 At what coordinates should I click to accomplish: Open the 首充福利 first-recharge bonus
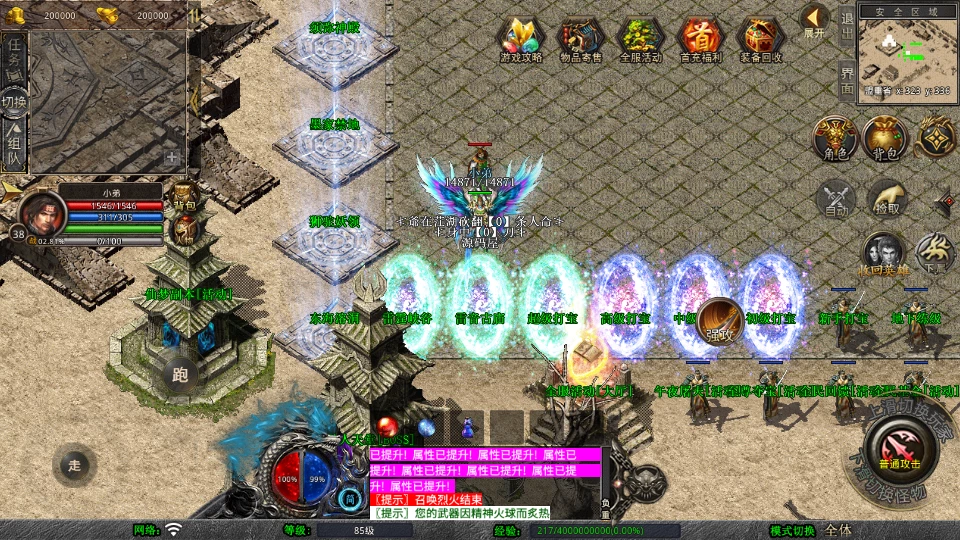[701, 38]
